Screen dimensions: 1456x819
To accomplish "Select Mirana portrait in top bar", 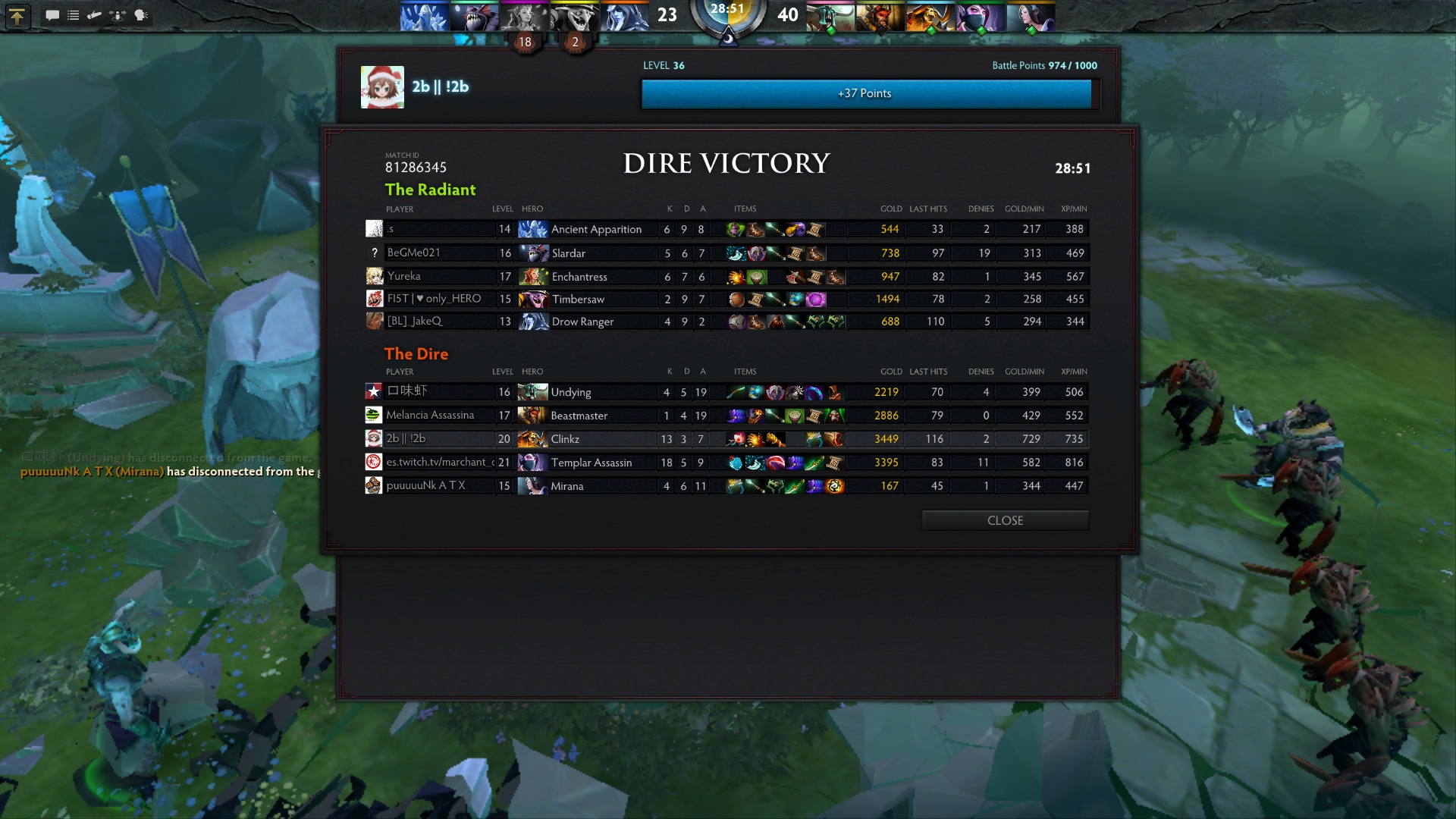I will (x=1031, y=17).
